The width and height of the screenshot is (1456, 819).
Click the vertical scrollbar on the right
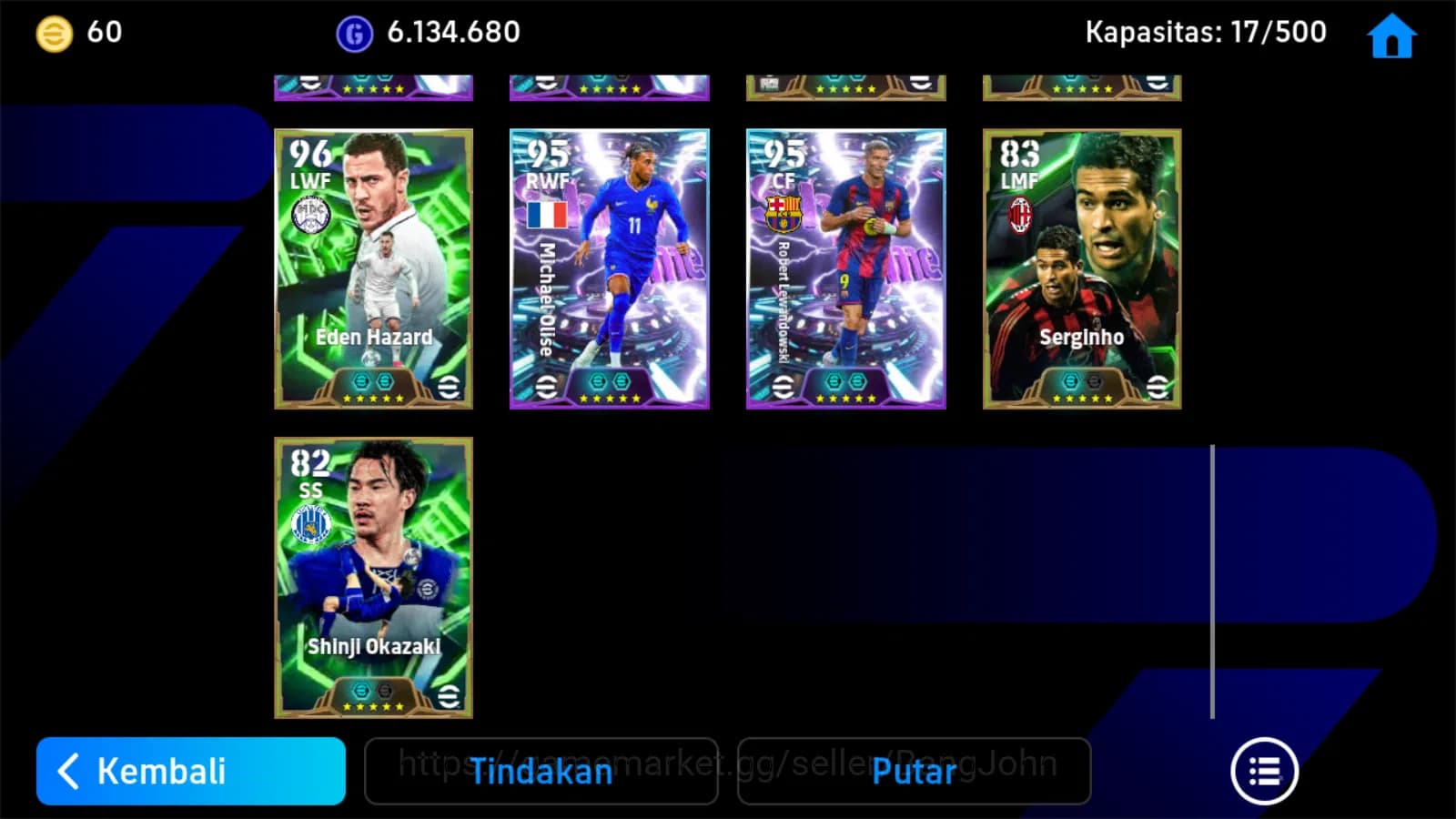(1214, 578)
